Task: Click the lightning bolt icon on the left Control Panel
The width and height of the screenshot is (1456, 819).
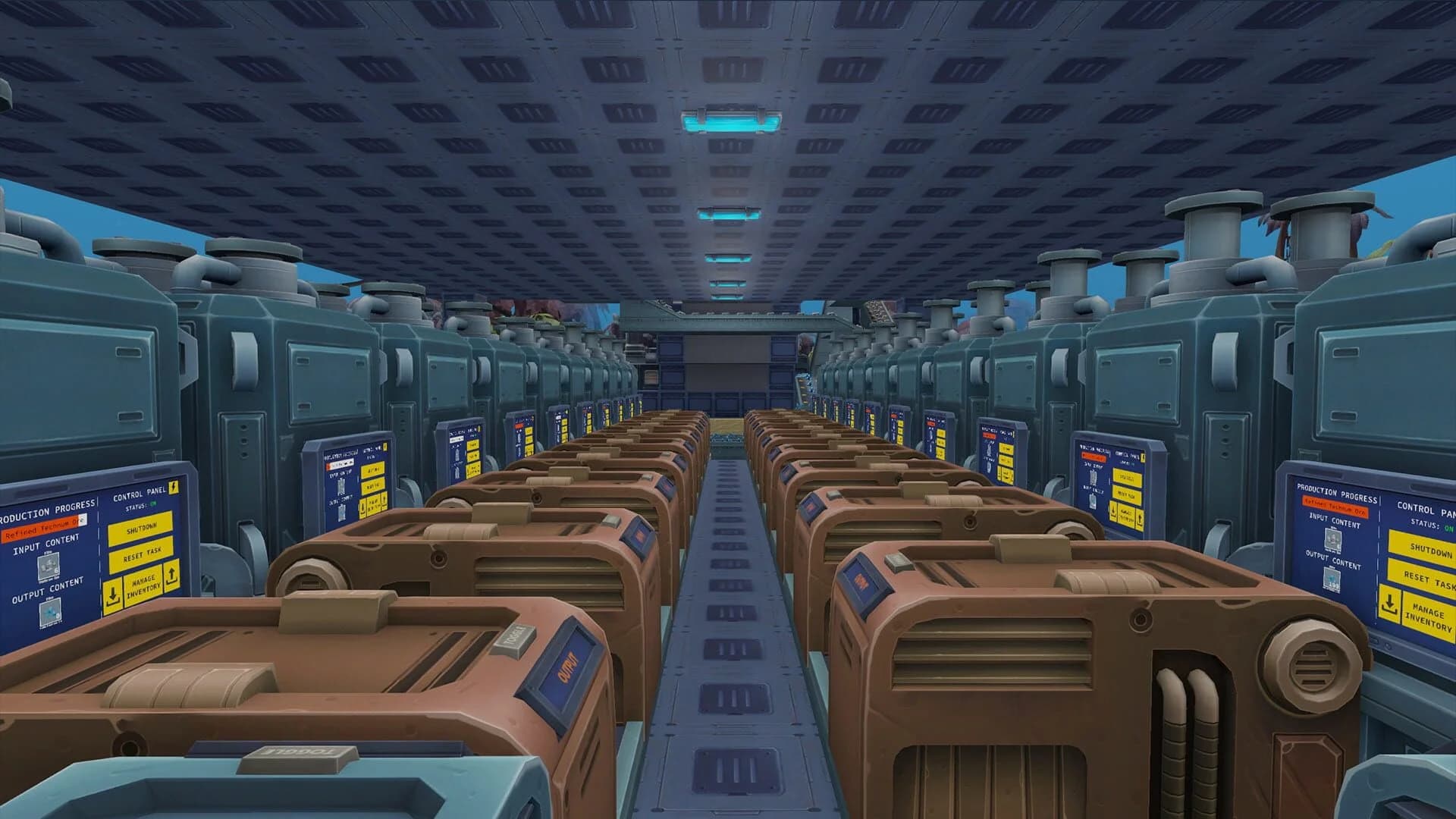Action: tap(173, 488)
